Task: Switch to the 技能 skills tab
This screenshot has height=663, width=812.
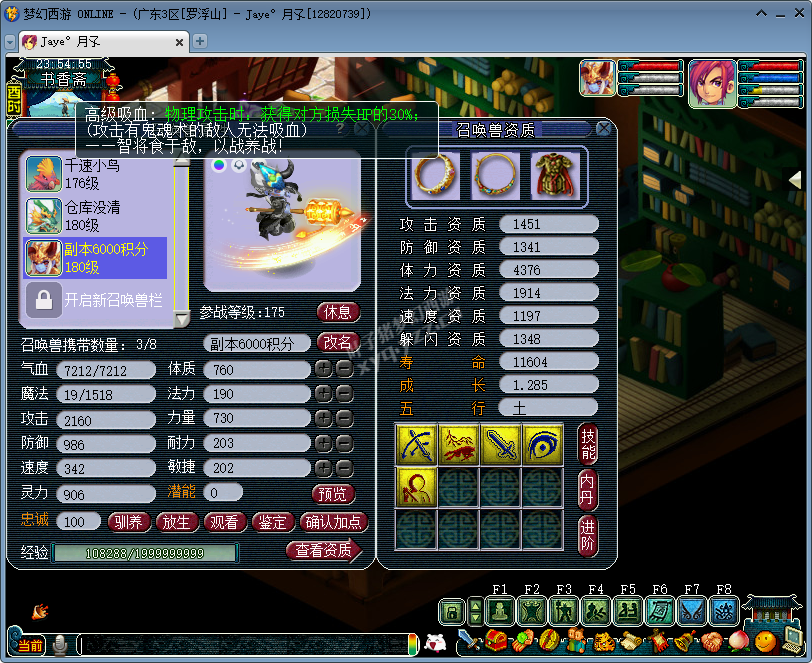Action: pos(589,443)
